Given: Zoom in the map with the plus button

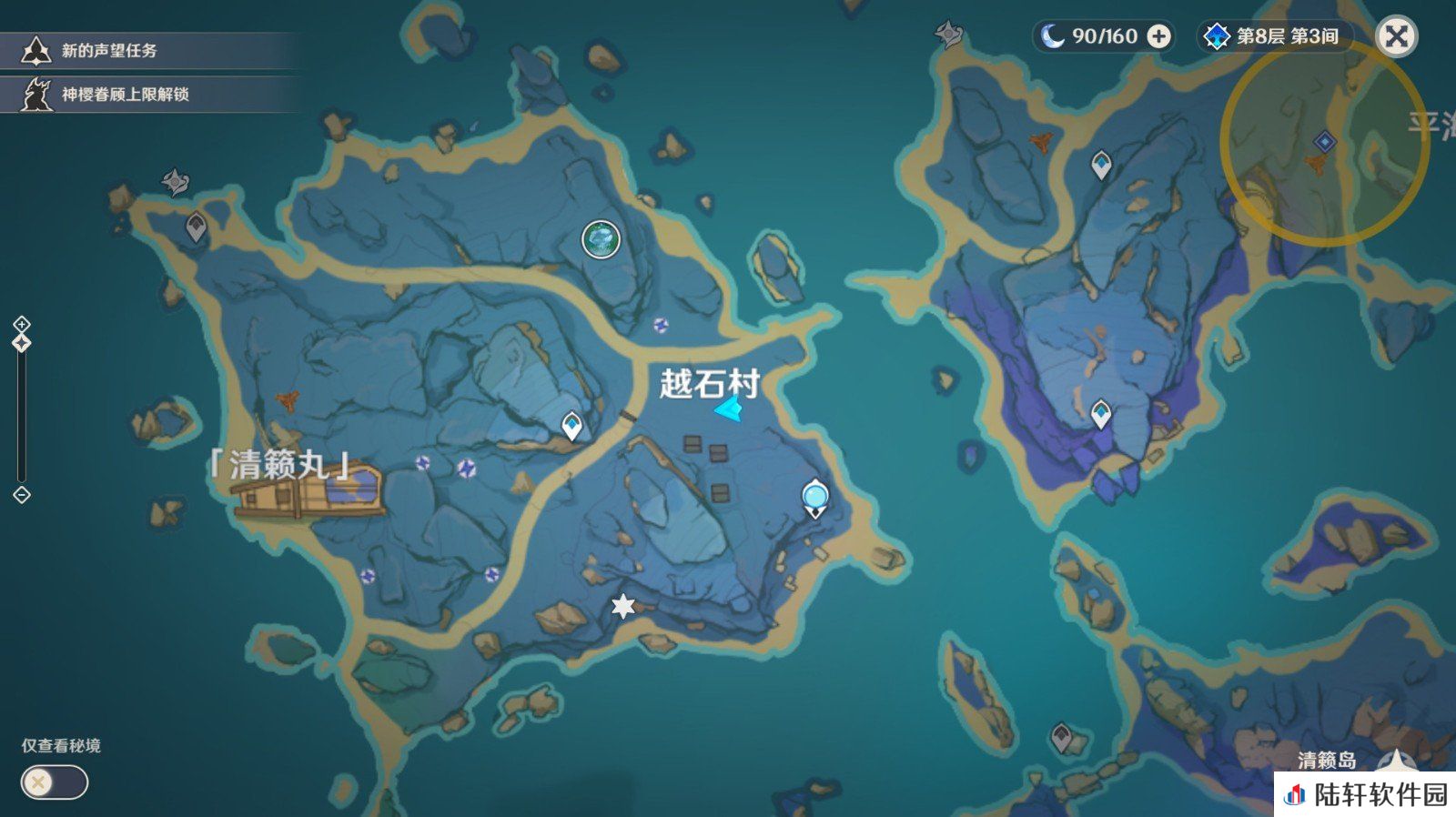Looking at the screenshot, I should (x=22, y=325).
